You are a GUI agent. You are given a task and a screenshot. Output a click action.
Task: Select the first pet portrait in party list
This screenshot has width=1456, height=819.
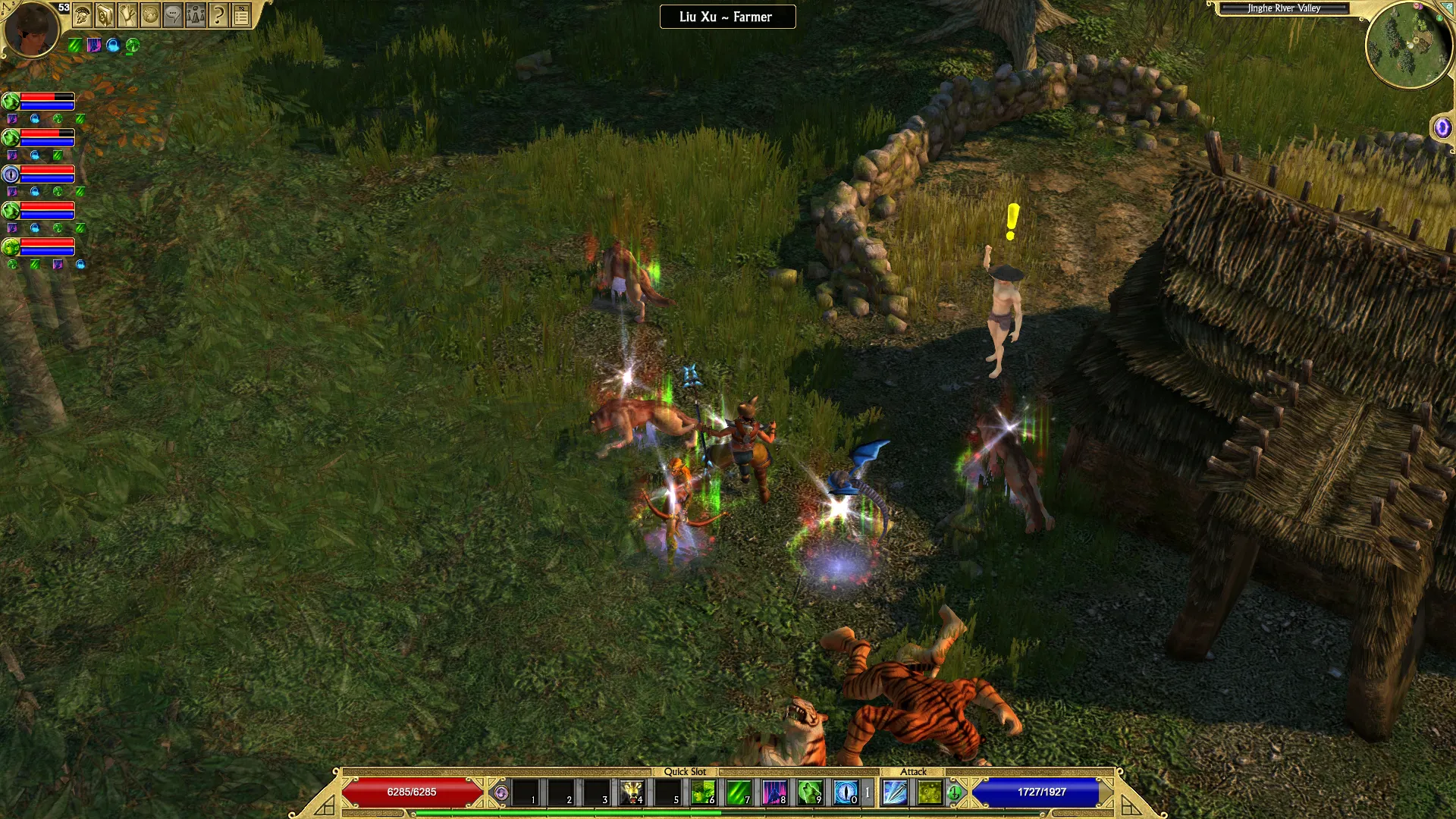(11, 102)
